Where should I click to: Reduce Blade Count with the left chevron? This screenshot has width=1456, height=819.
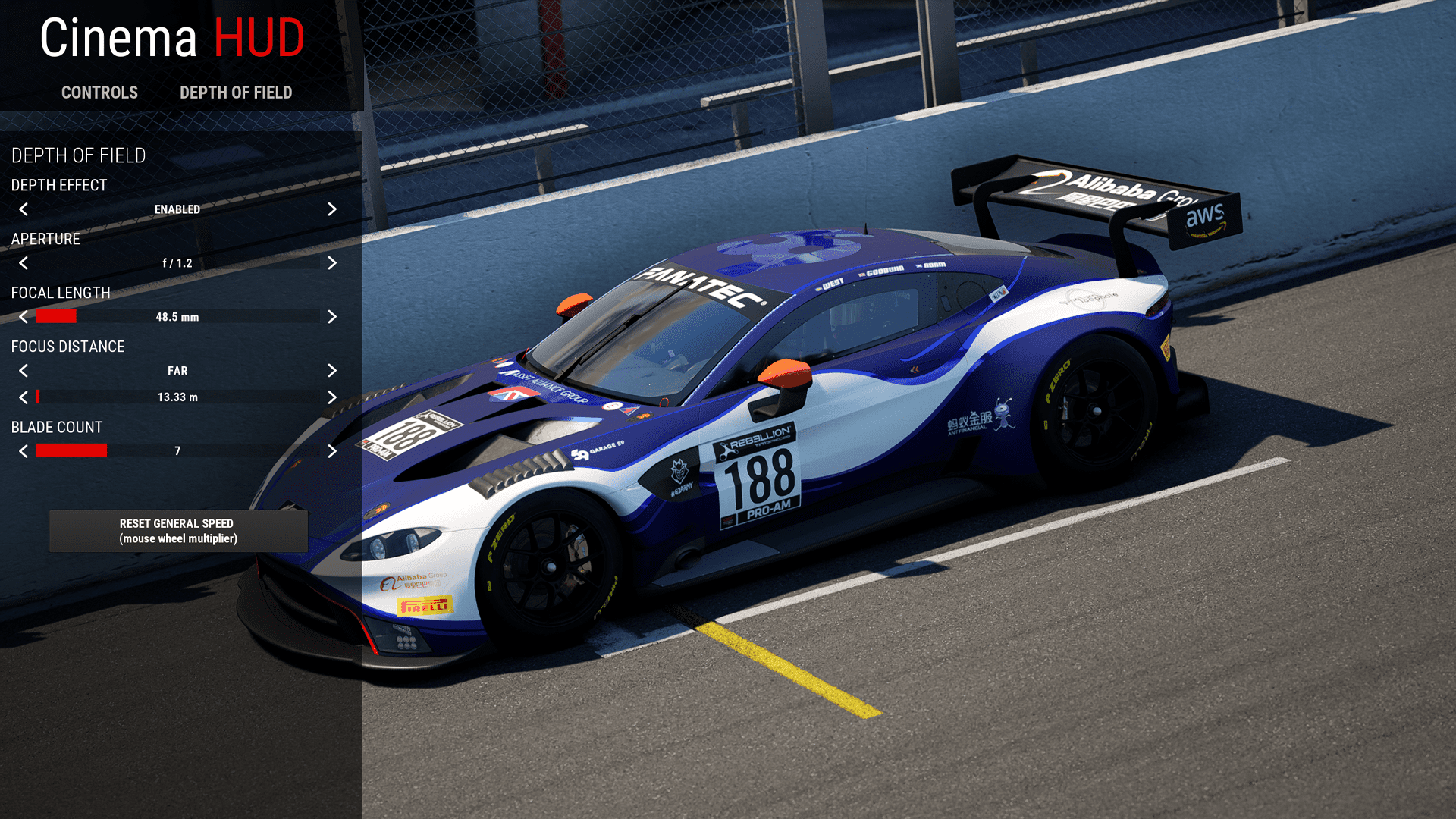[x=24, y=450]
